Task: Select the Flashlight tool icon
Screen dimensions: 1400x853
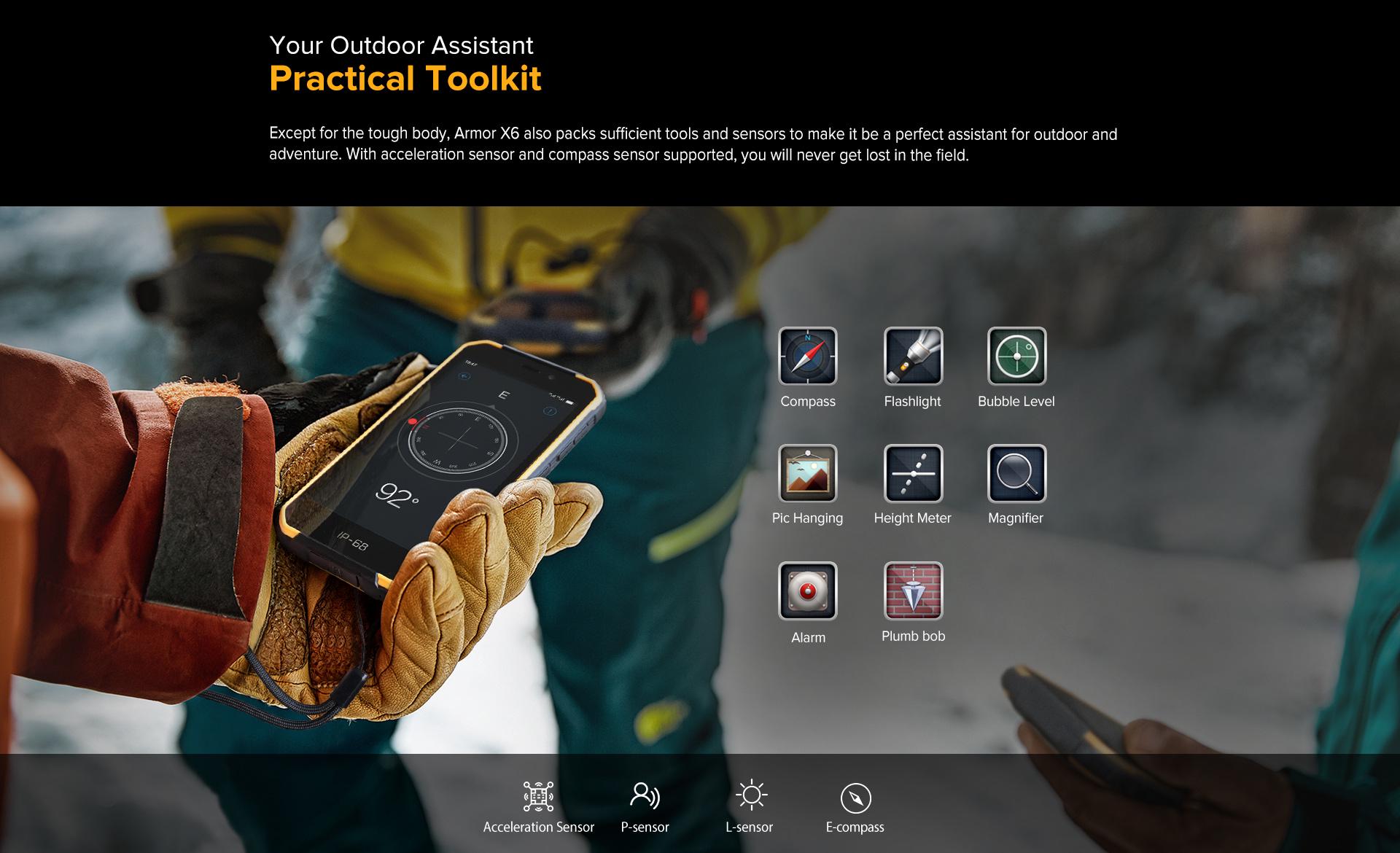Action: 913,356
